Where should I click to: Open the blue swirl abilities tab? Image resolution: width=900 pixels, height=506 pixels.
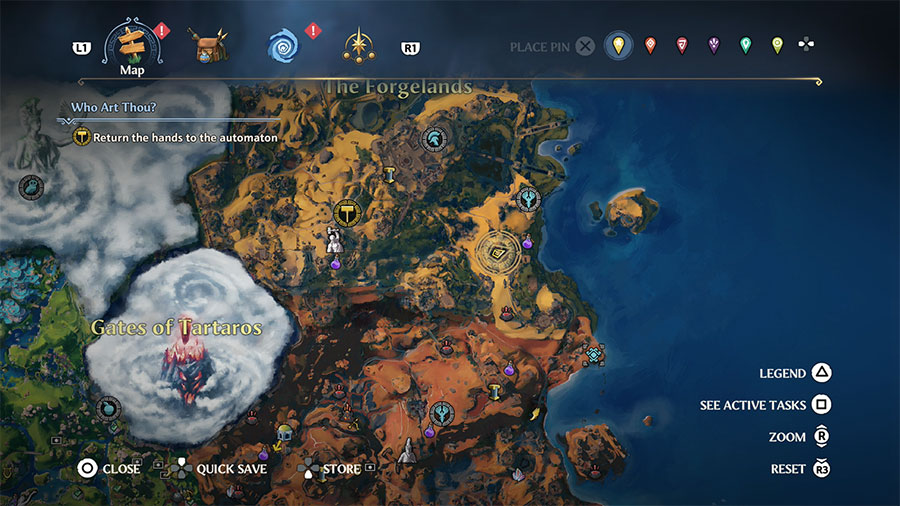click(x=283, y=46)
